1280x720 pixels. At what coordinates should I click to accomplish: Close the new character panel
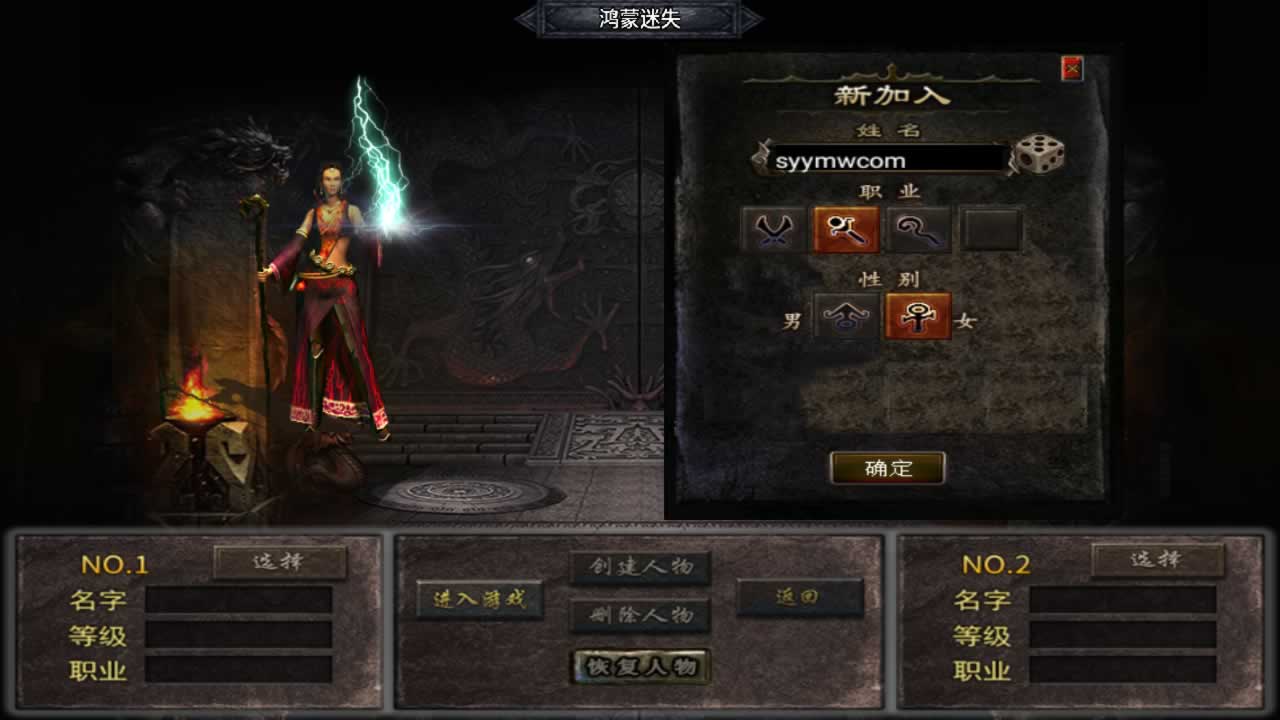coord(1072,68)
